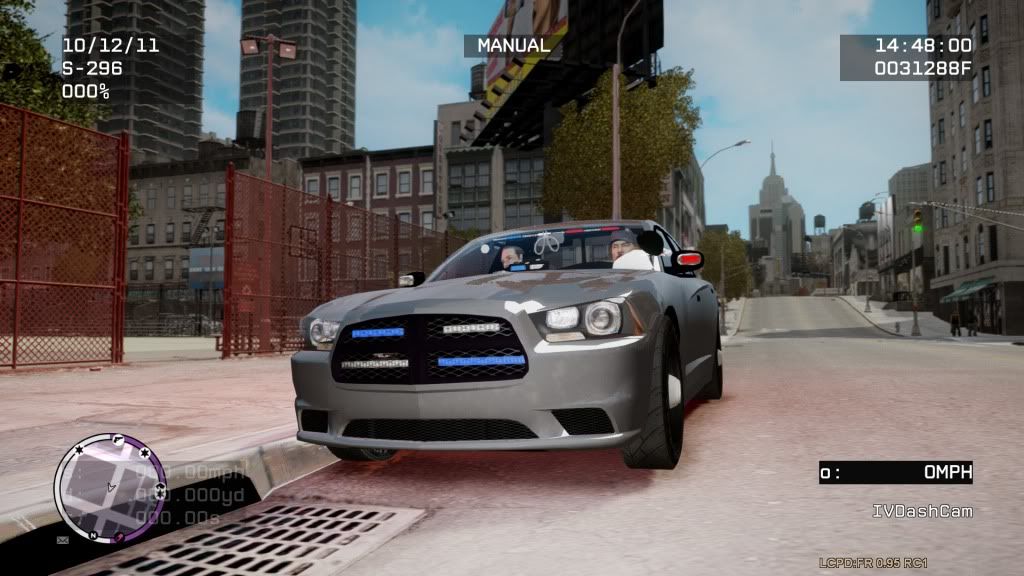Screen dimensions: 1024x576
Task: Click the circular radar minimap
Action: [x=110, y=488]
